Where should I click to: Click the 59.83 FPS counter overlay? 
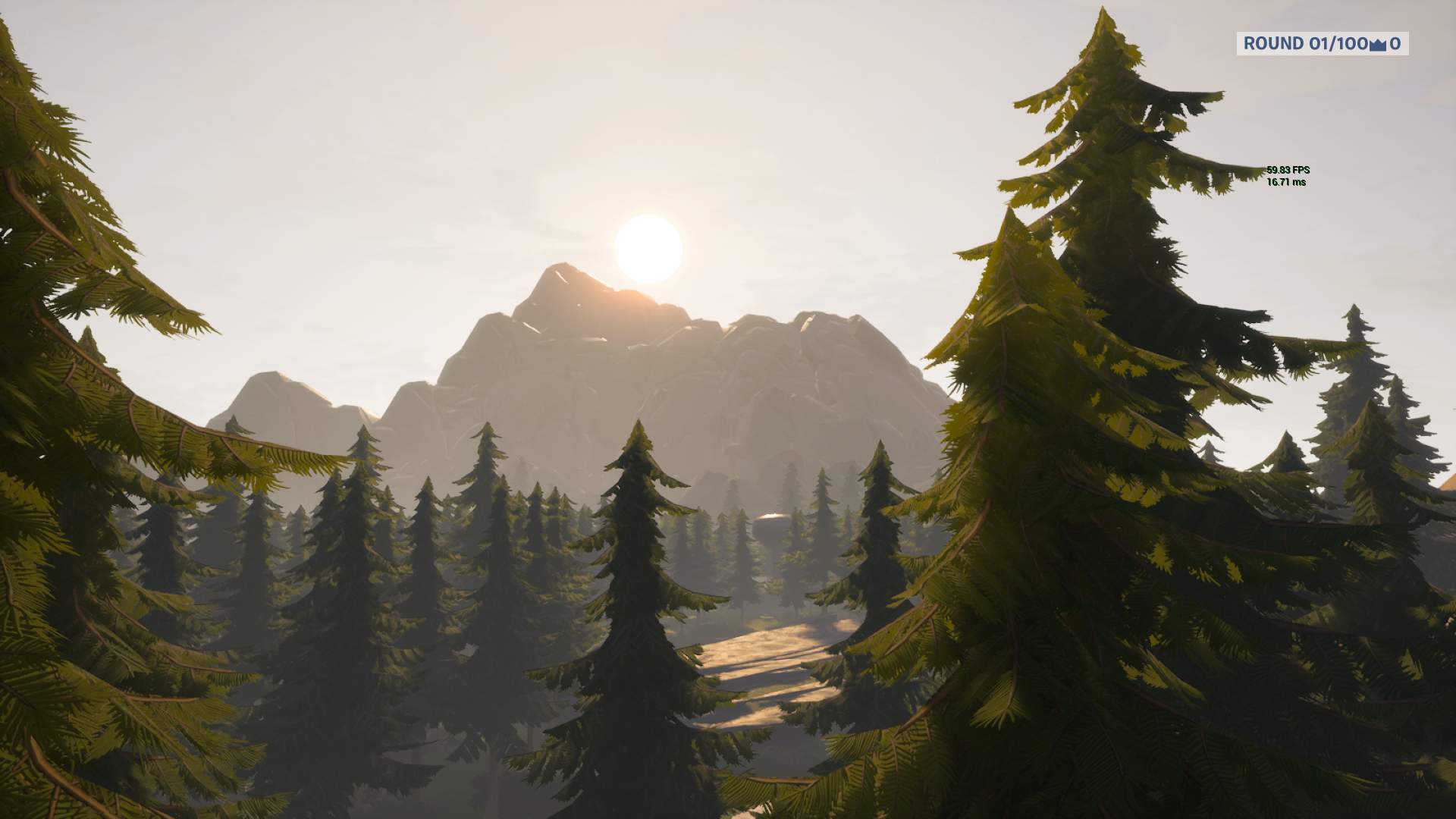pyautogui.click(x=1287, y=171)
